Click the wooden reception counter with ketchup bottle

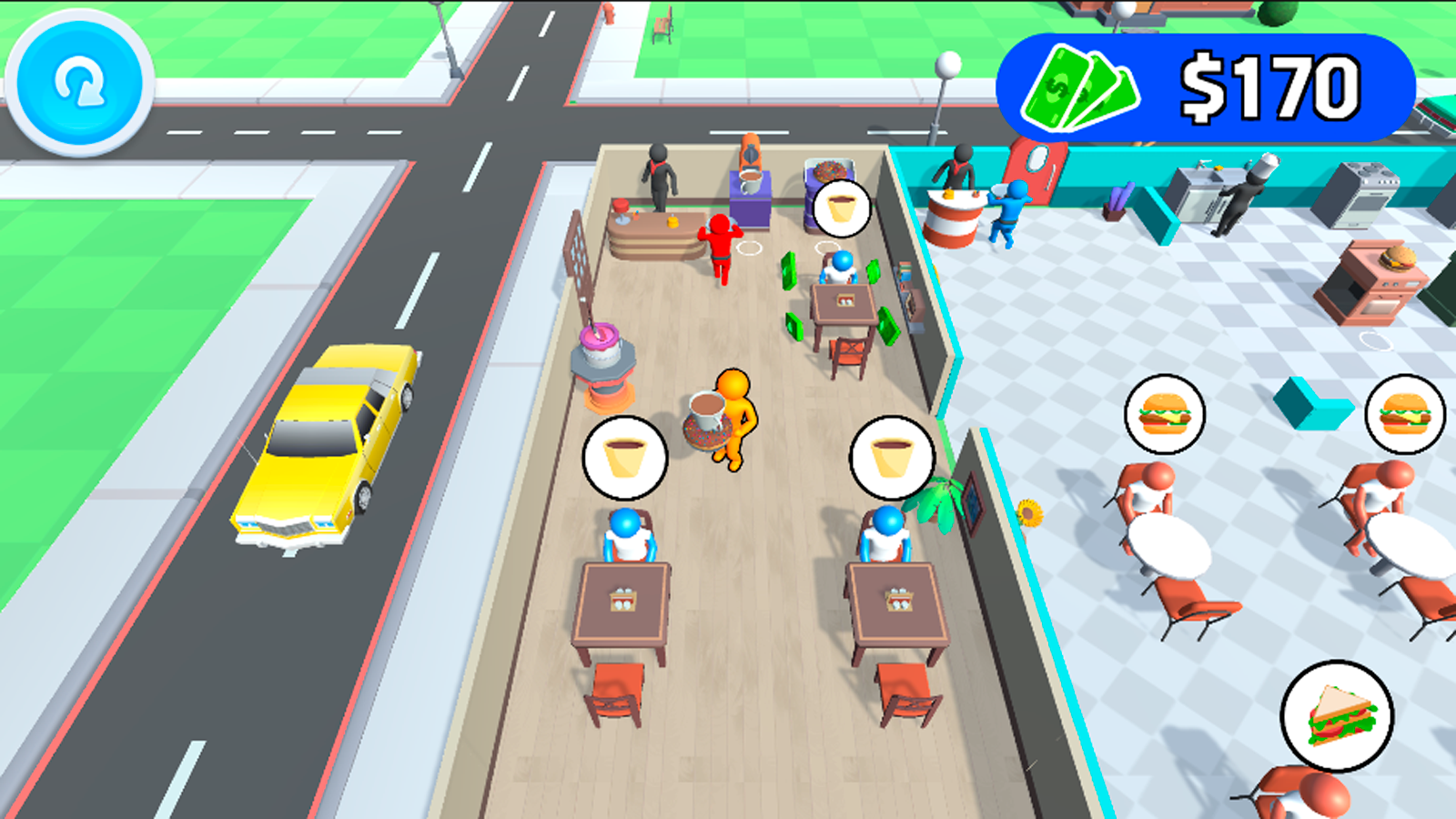click(x=657, y=227)
